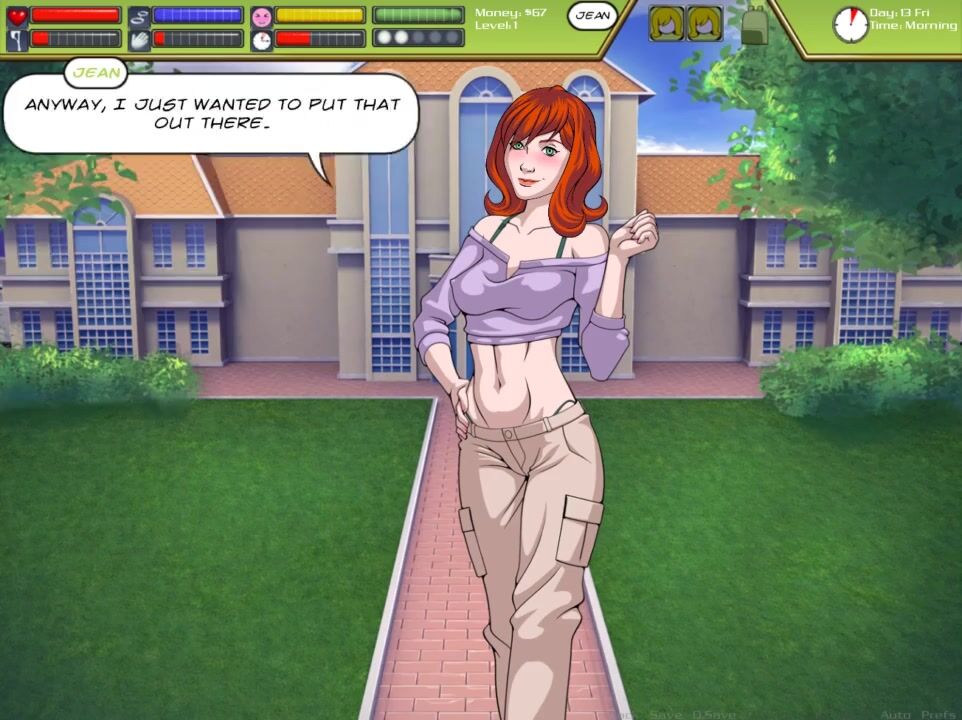The image size is (962, 720).
Task: Click the clock icon beside the day
Action: point(850,24)
